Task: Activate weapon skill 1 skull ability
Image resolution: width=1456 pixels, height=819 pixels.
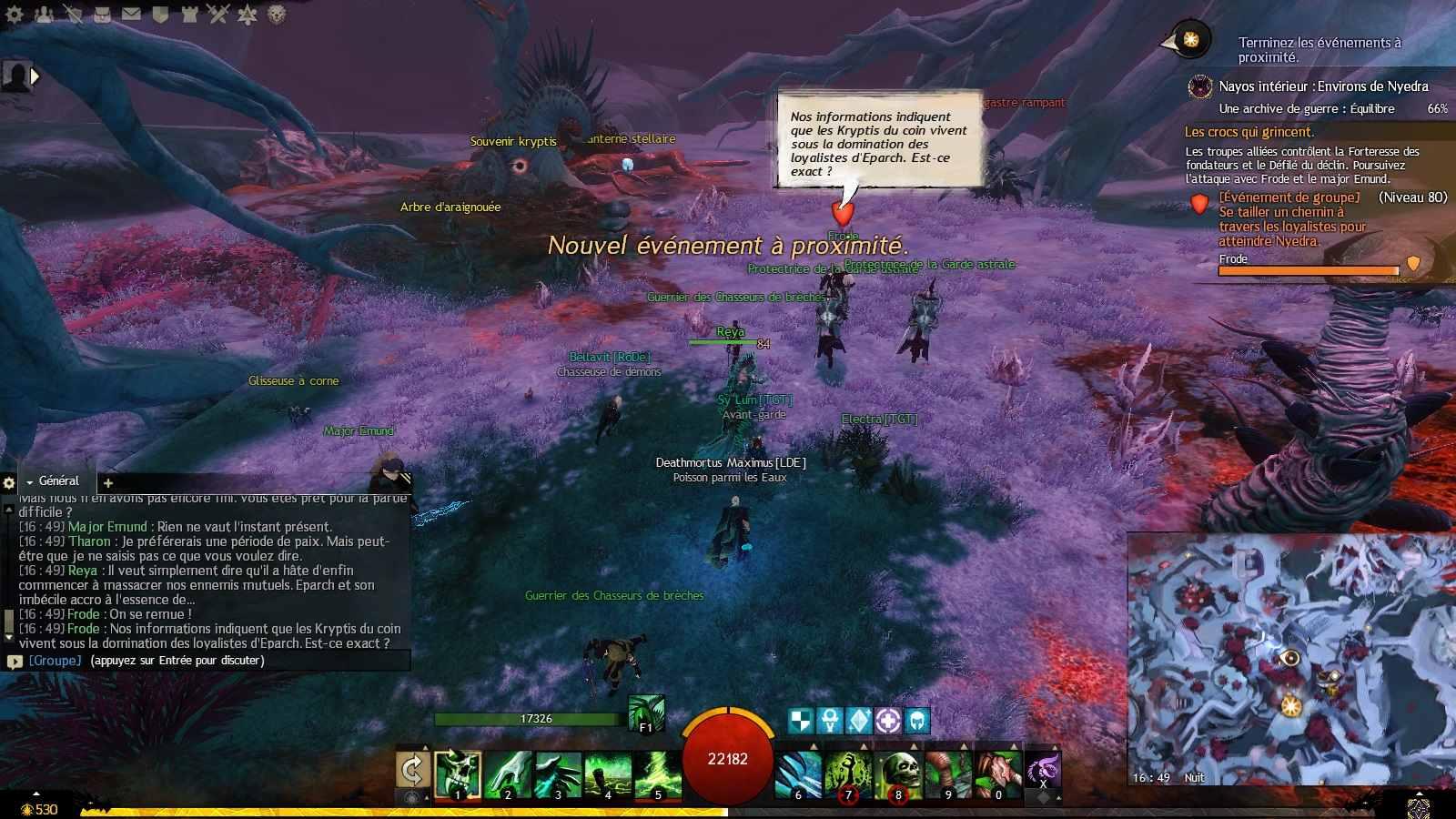Action: coord(457,773)
